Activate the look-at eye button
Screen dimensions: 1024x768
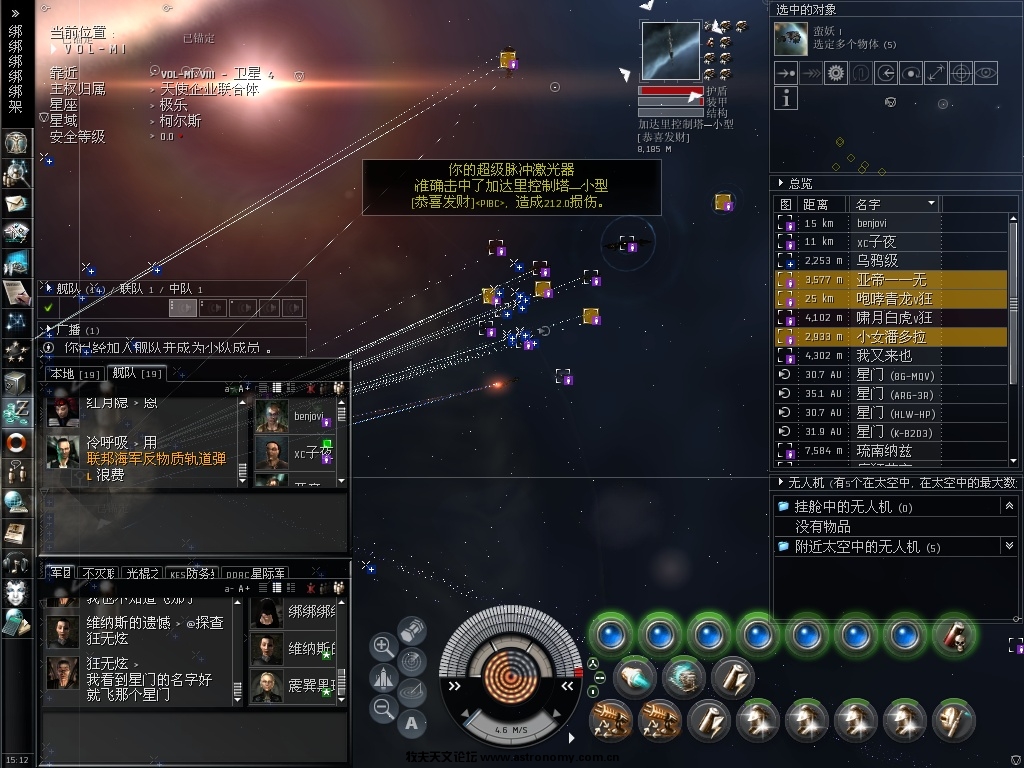[x=986, y=72]
